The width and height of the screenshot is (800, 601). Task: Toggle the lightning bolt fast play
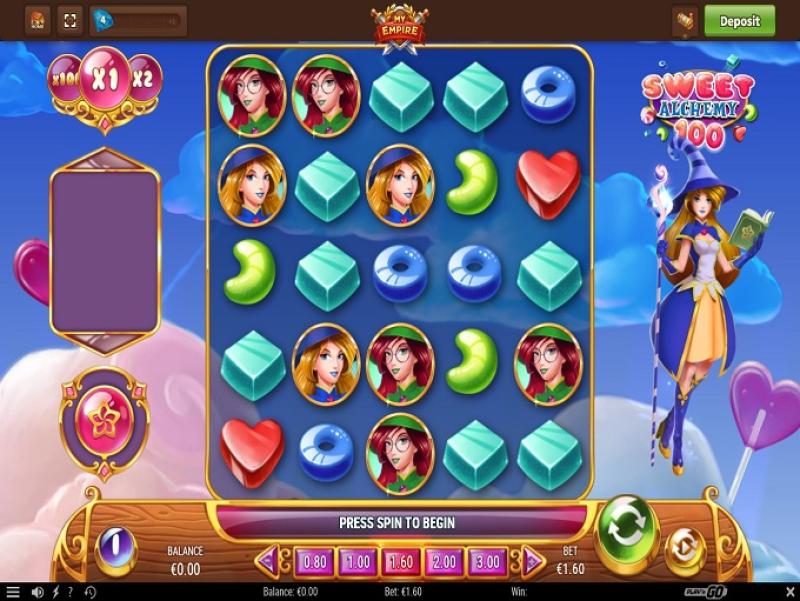click(56, 592)
